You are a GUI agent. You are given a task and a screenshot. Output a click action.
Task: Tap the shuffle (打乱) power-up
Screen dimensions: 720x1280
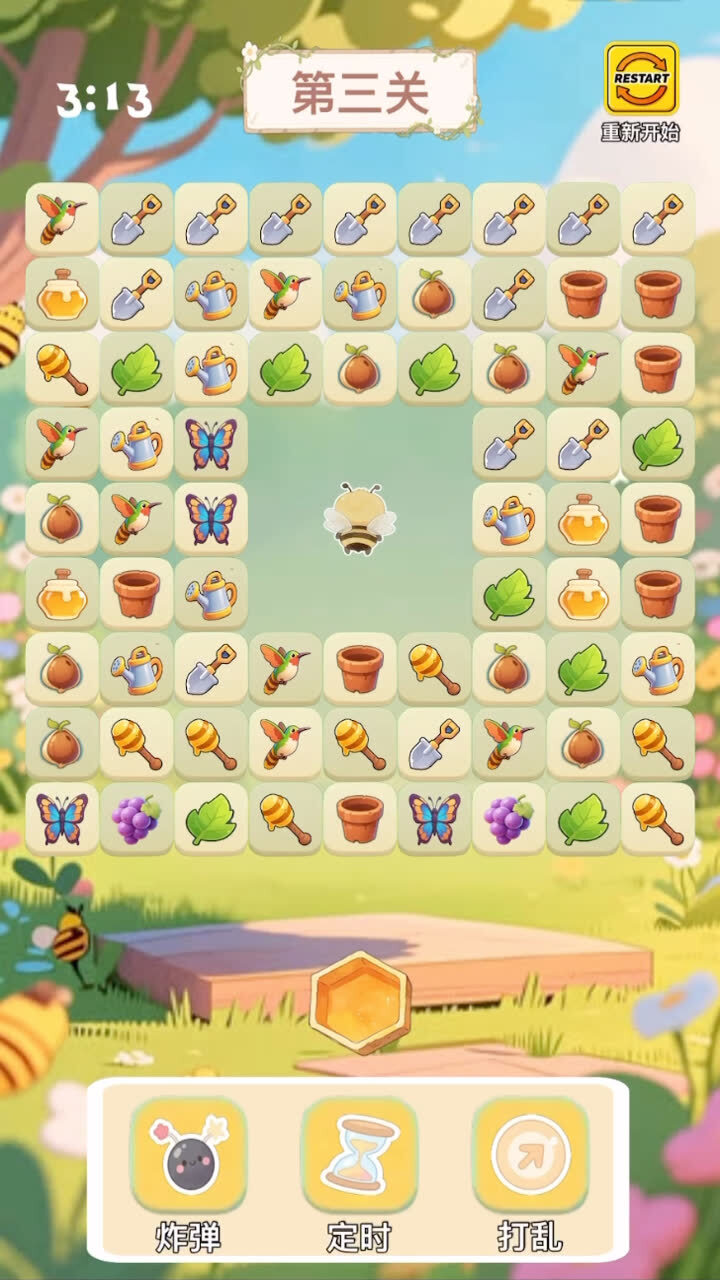[x=530, y=1155]
